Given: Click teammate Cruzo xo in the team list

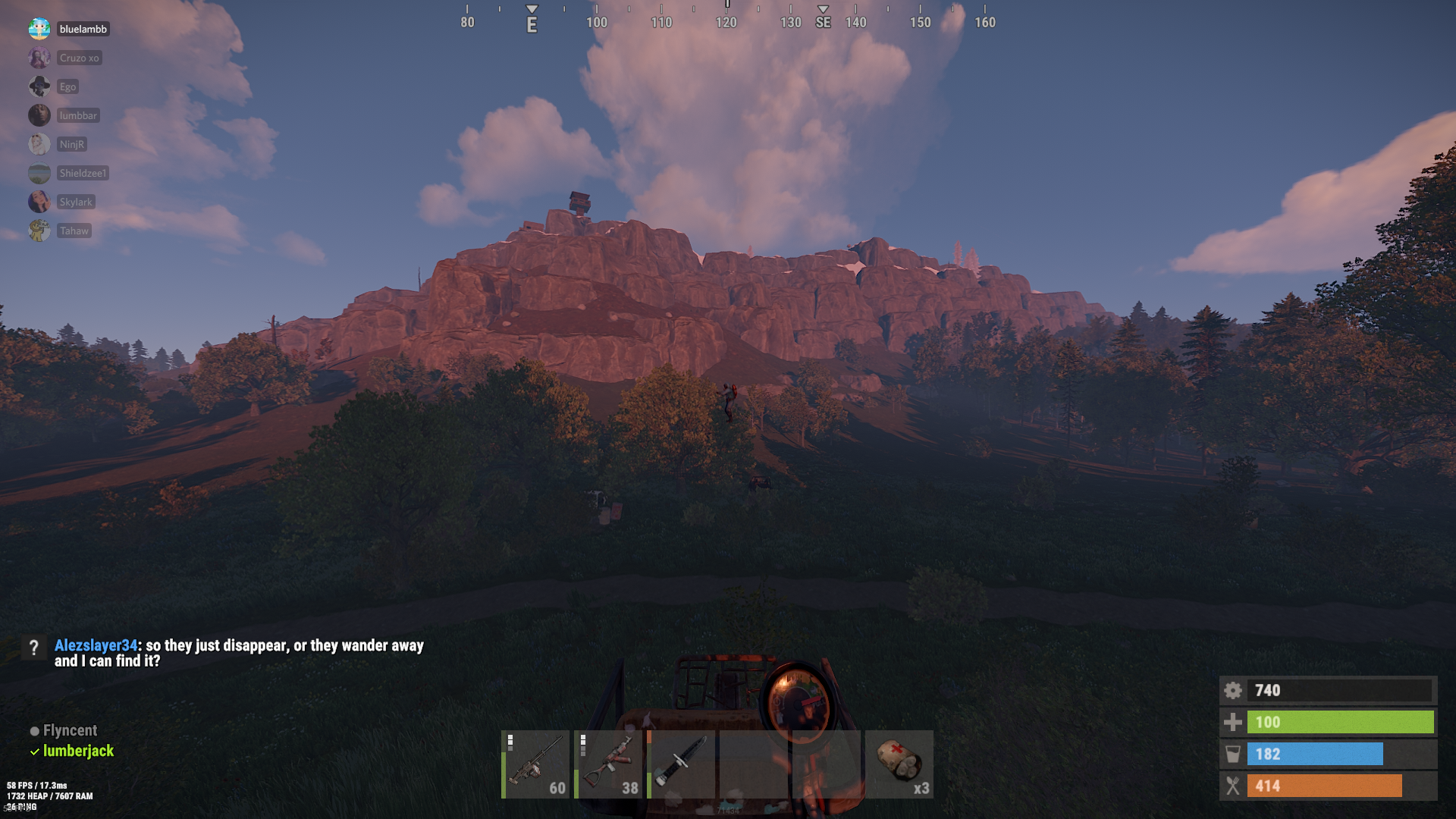Looking at the screenshot, I should coord(79,58).
